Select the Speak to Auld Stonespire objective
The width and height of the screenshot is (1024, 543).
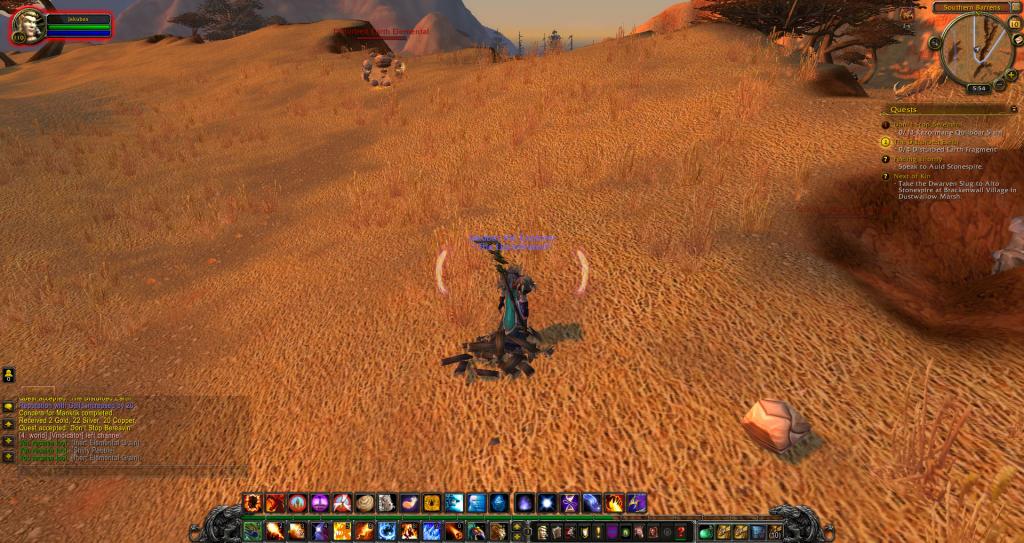tap(940, 166)
